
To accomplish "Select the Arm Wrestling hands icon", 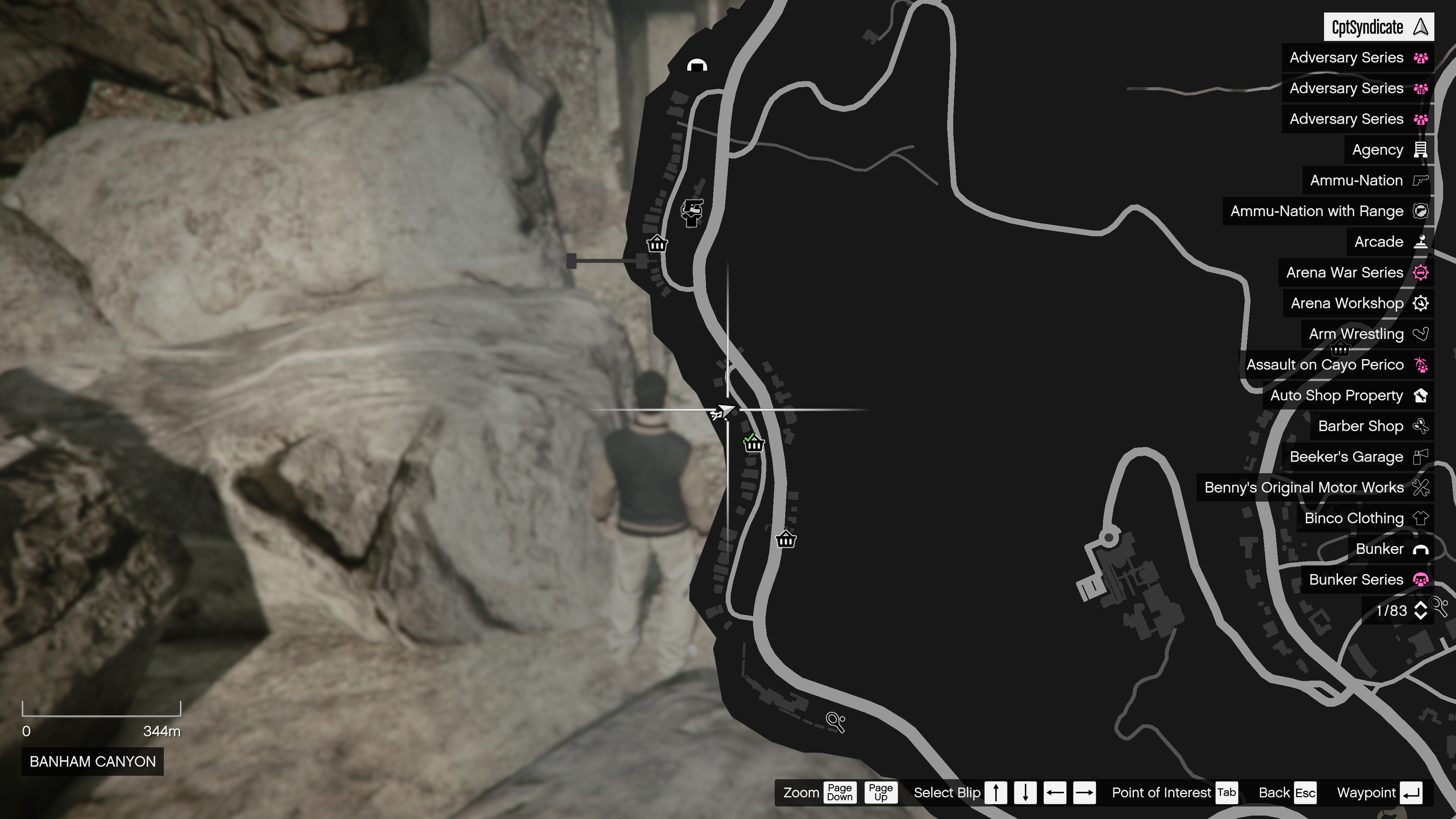I will (1420, 334).
